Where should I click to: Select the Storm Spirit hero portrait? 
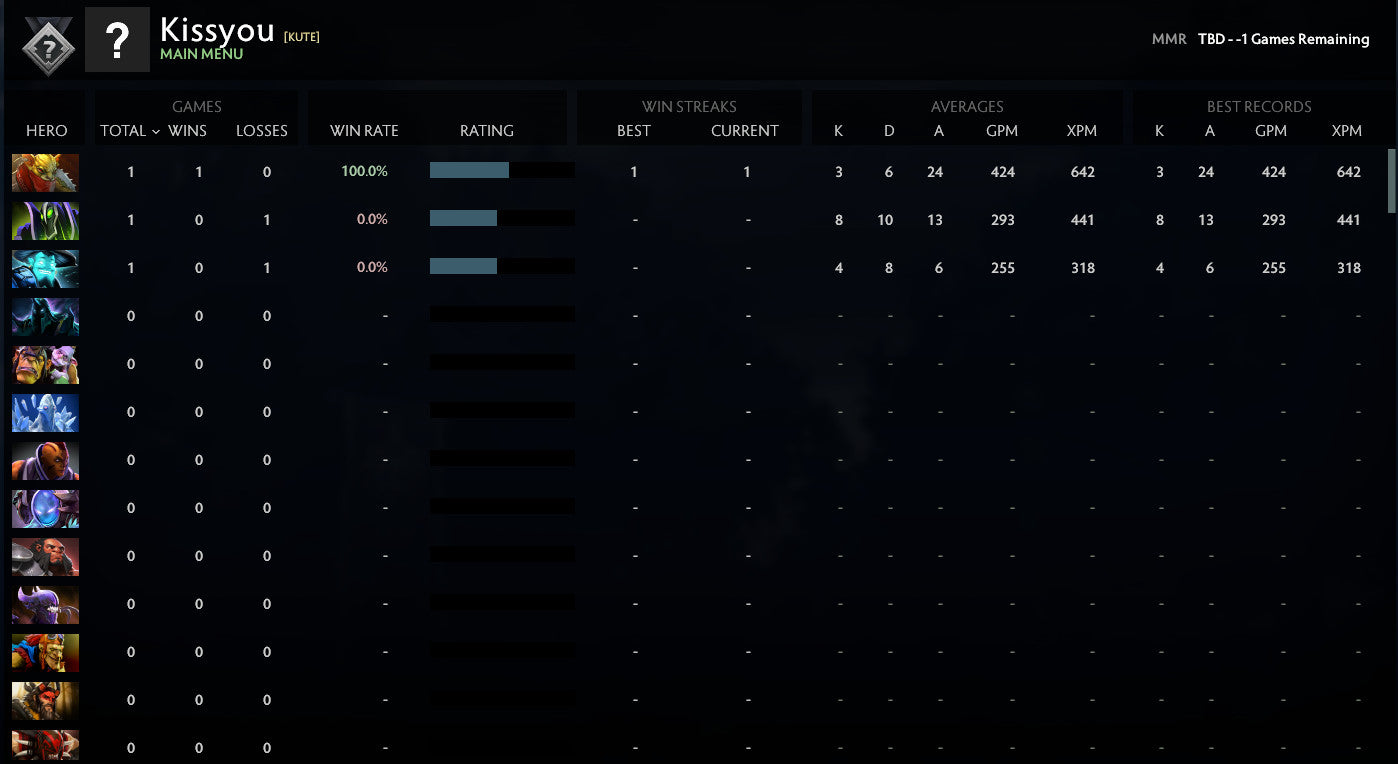tap(45, 268)
